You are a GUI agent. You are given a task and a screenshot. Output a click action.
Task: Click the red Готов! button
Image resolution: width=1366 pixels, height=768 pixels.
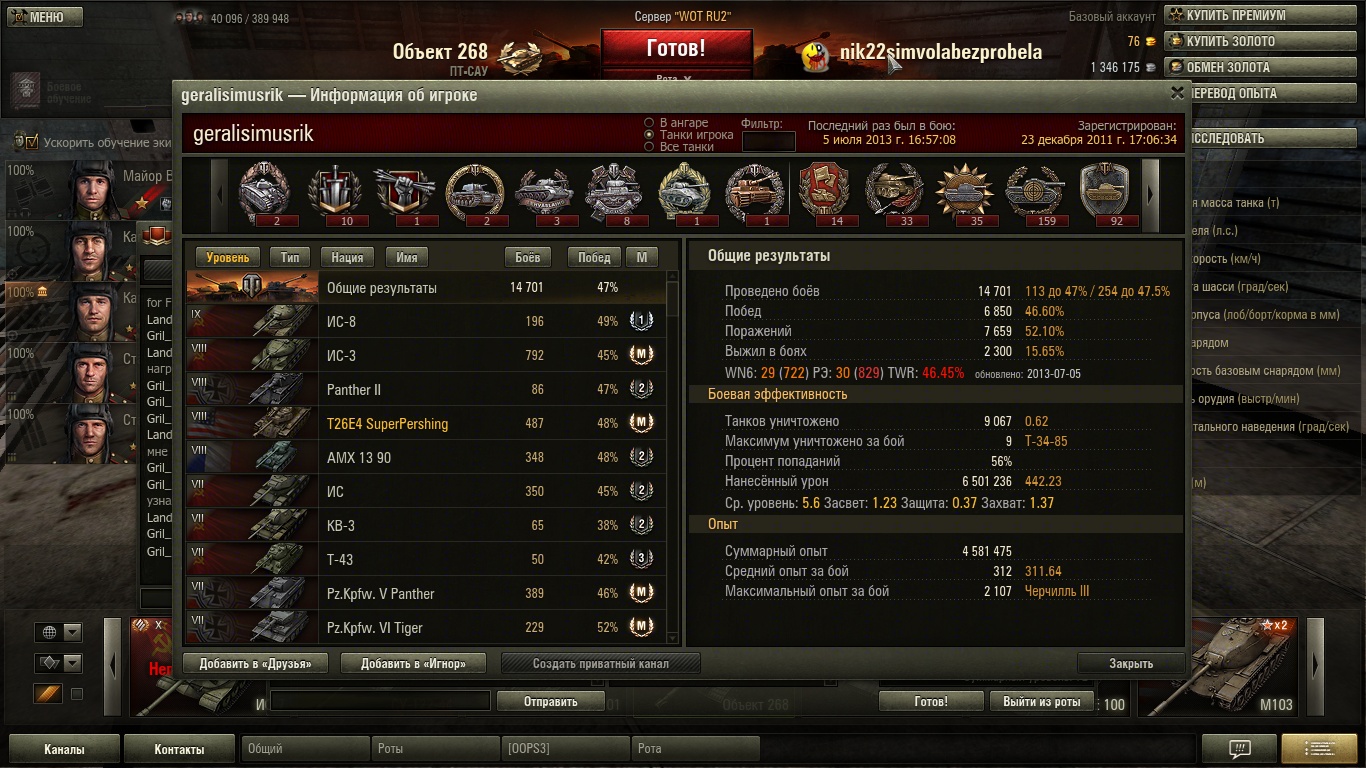coord(676,48)
